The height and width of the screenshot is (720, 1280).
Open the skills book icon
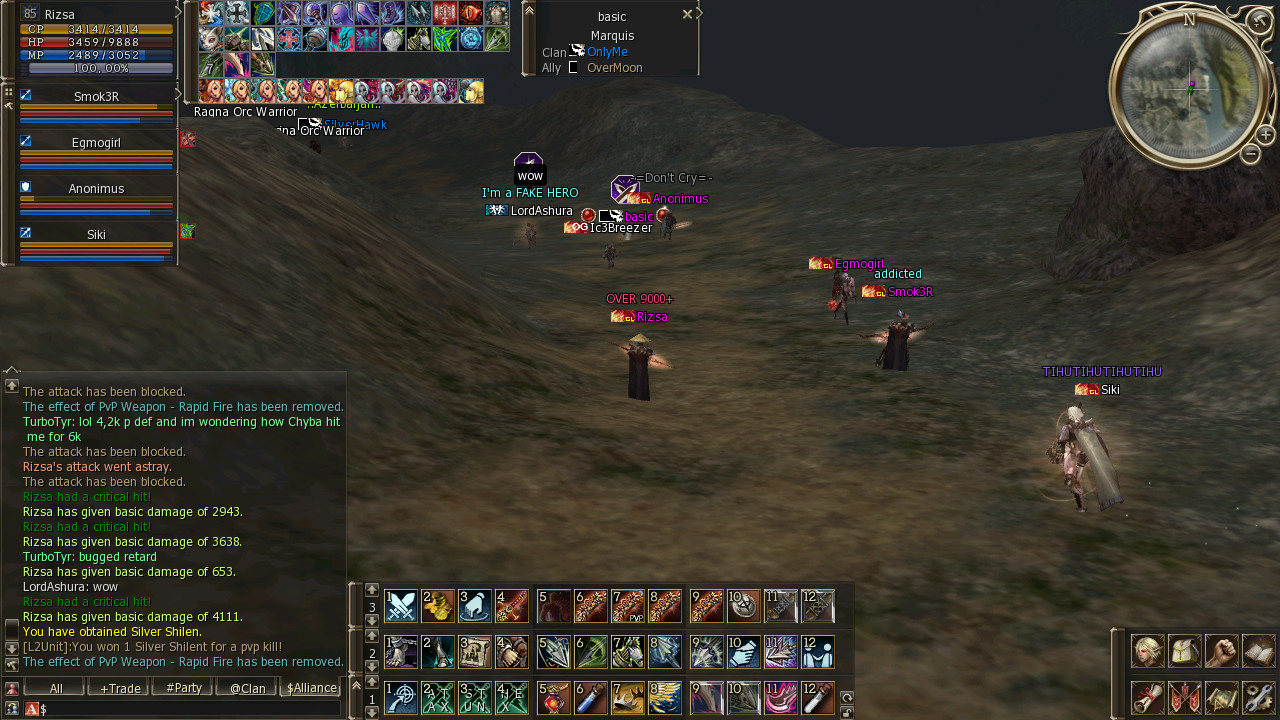tap(1258, 651)
